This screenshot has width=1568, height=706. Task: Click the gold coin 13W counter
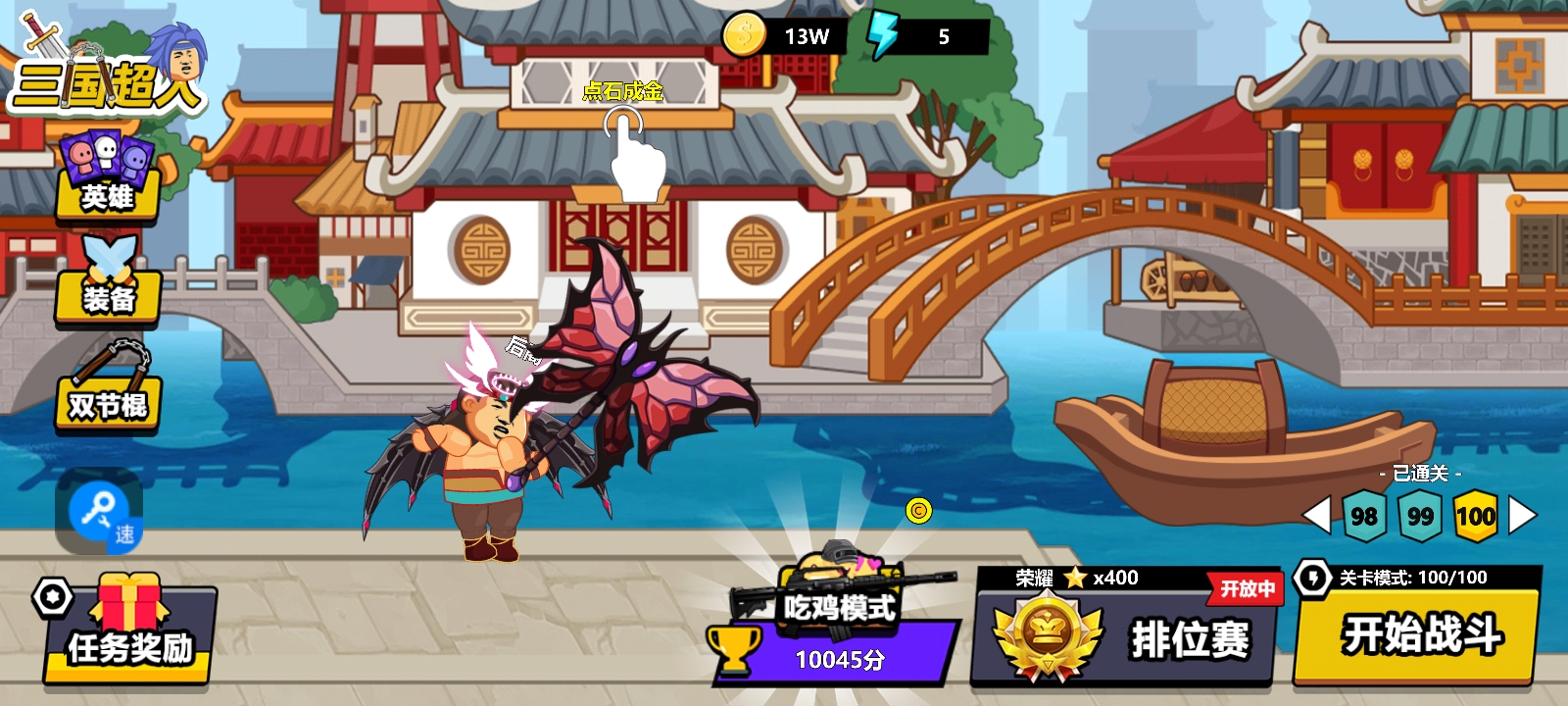[x=784, y=36]
